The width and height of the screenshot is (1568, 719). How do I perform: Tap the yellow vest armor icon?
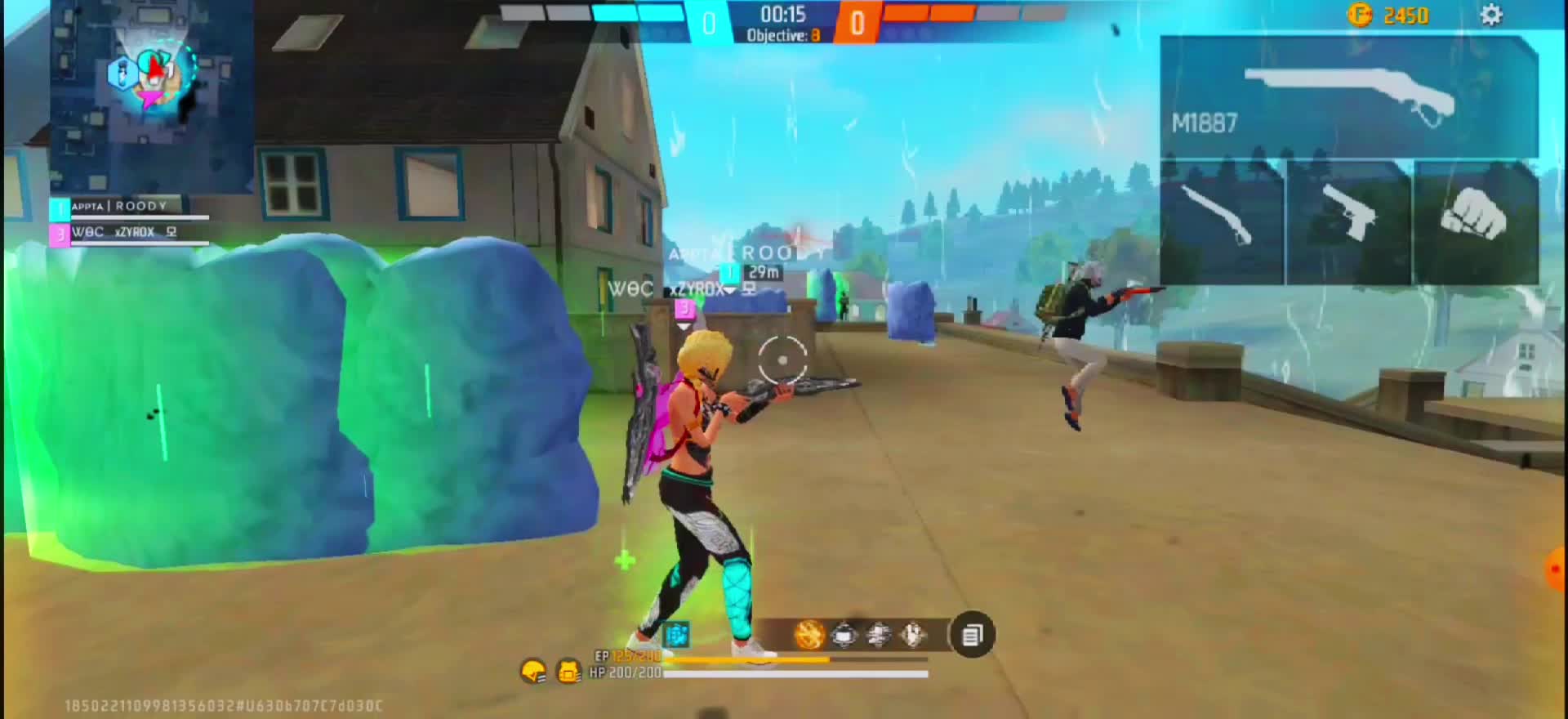[568, 672]
